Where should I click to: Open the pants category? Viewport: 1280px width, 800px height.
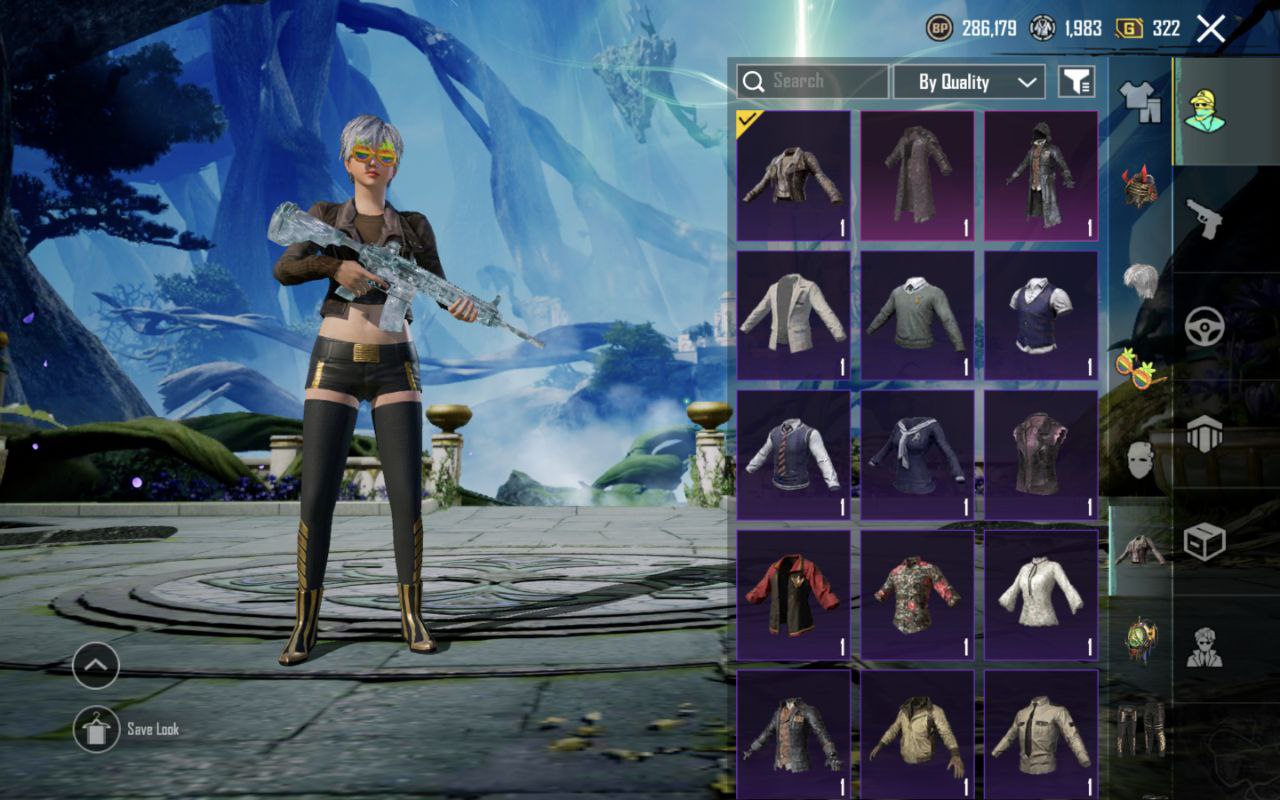pos(1139,727)
